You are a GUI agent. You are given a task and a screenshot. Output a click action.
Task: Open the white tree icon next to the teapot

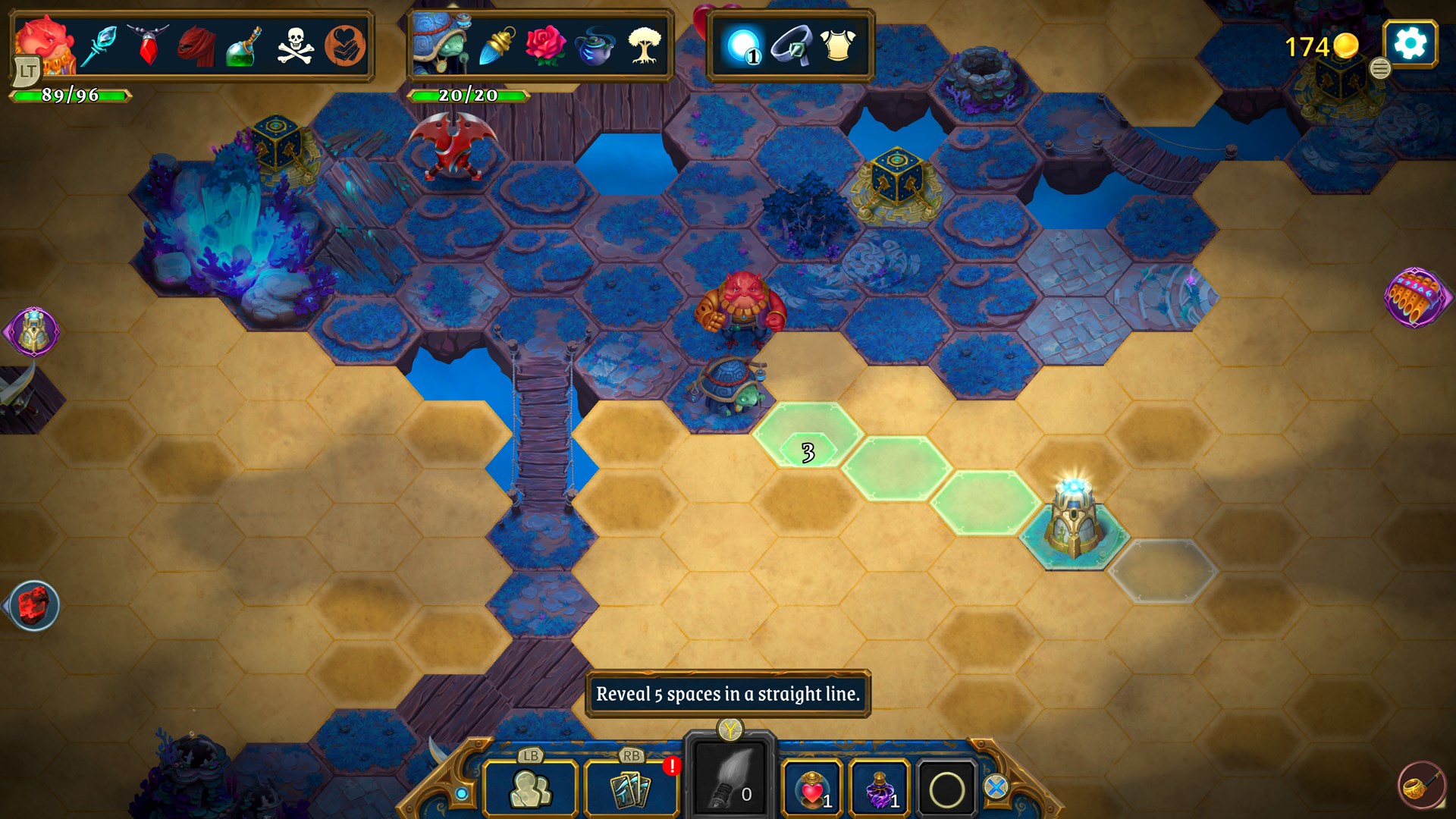pyautogui.click(x=643, y=44)
